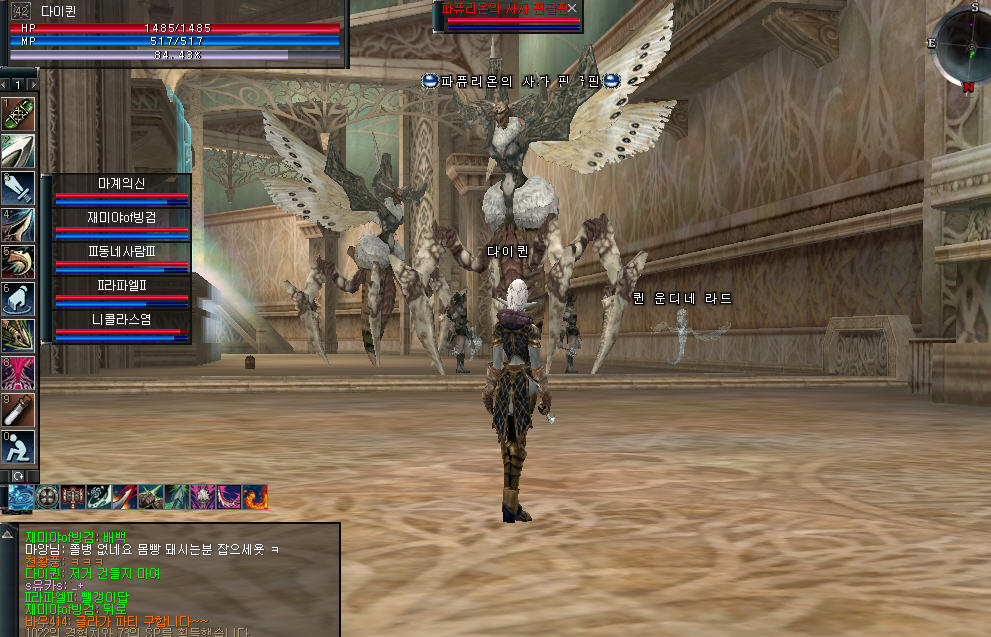The width and height of the screenshot is (991, 637).
Task: Close the target window with the X
Action: pyautogui.click(x=572, y=8)
